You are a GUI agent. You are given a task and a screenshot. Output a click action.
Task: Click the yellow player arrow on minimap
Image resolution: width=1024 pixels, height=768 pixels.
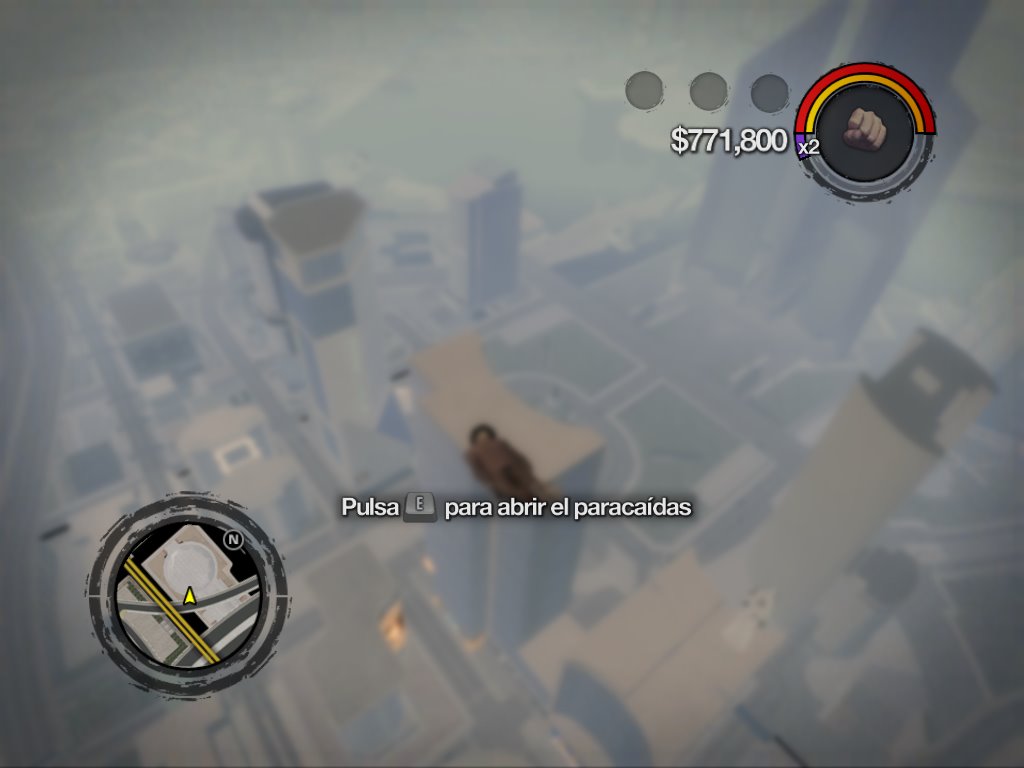[x=189, y=596]
